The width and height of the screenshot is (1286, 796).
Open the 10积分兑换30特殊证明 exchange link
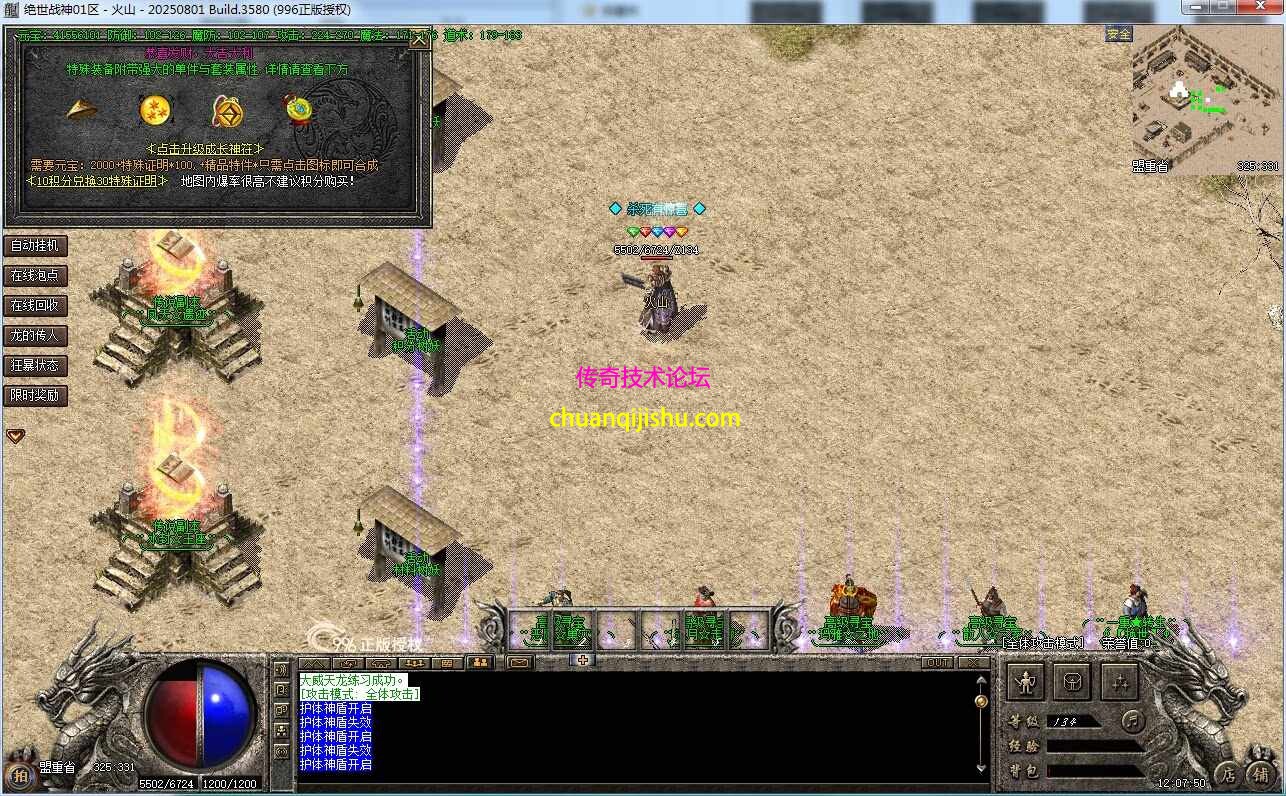coord(96,181)
